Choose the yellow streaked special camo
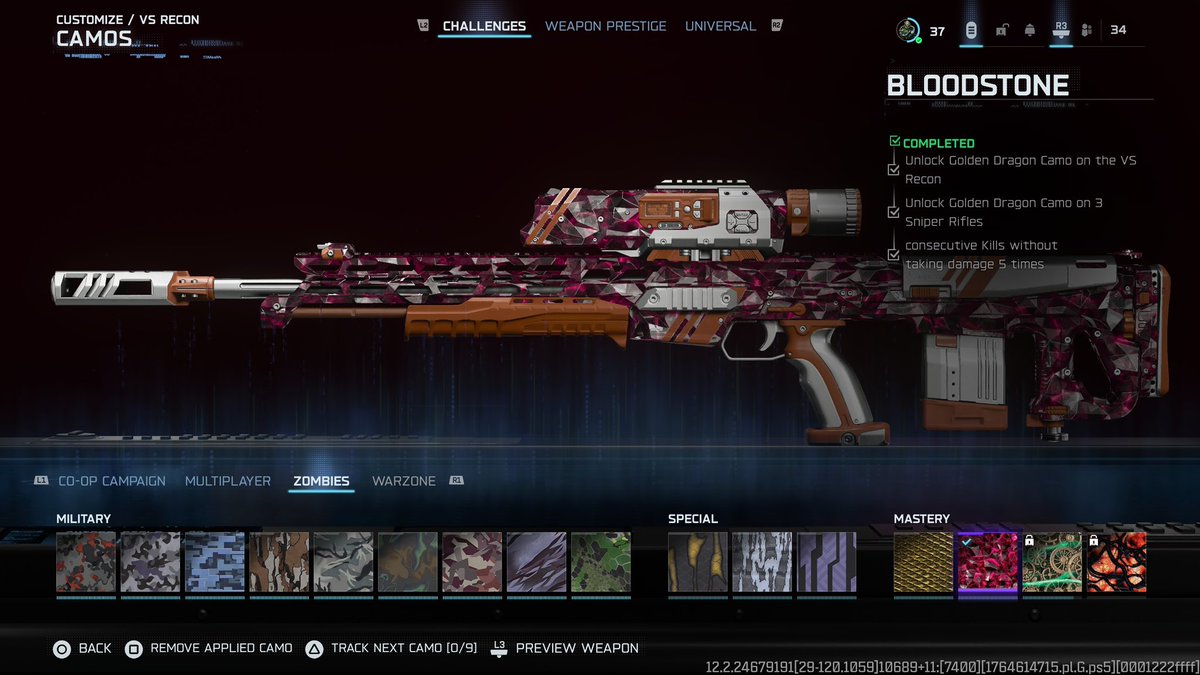This screenshot has width=1200, height=675. 698,562
